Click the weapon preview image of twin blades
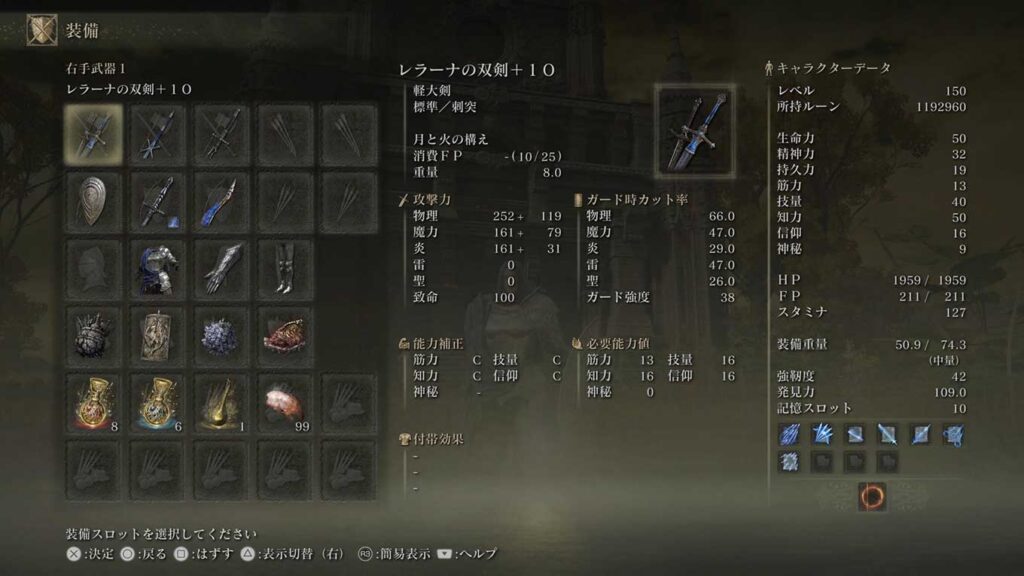Screen dimensions: 1024x576 click(696, 128)
